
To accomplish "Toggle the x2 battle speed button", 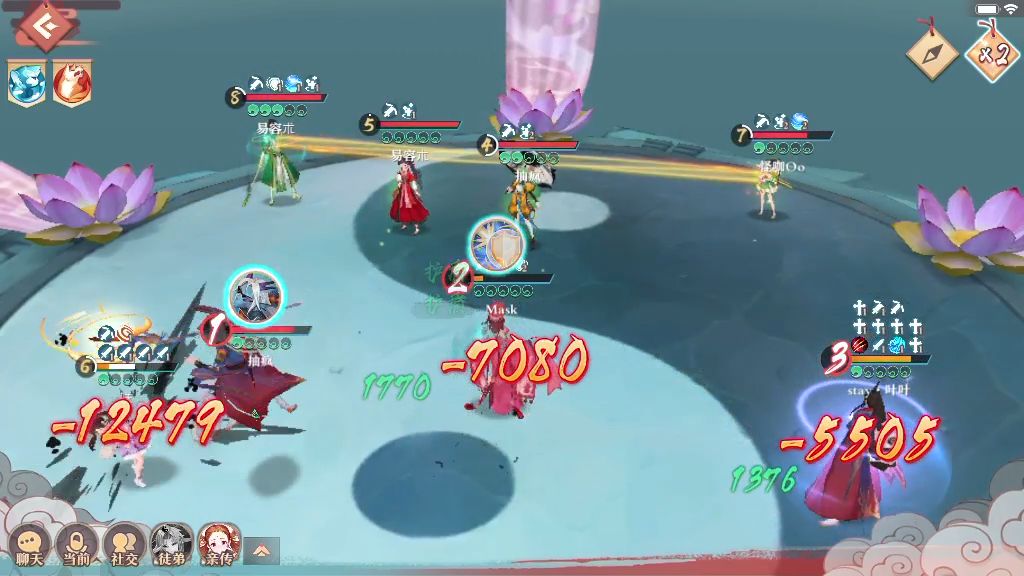I will pos(990,54).
